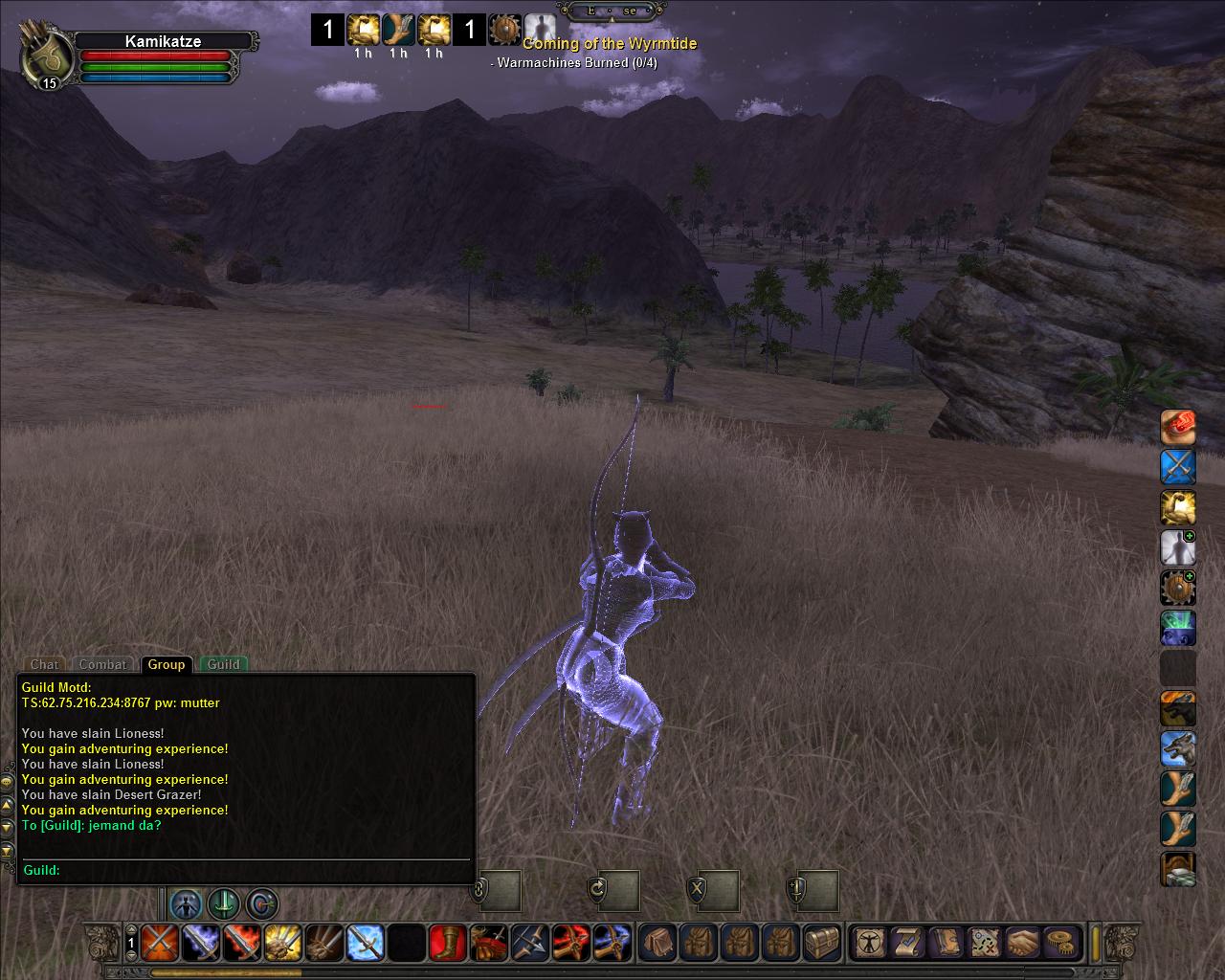Select the Group chat tab
The image size is (1225, 980).
[166, 664]
